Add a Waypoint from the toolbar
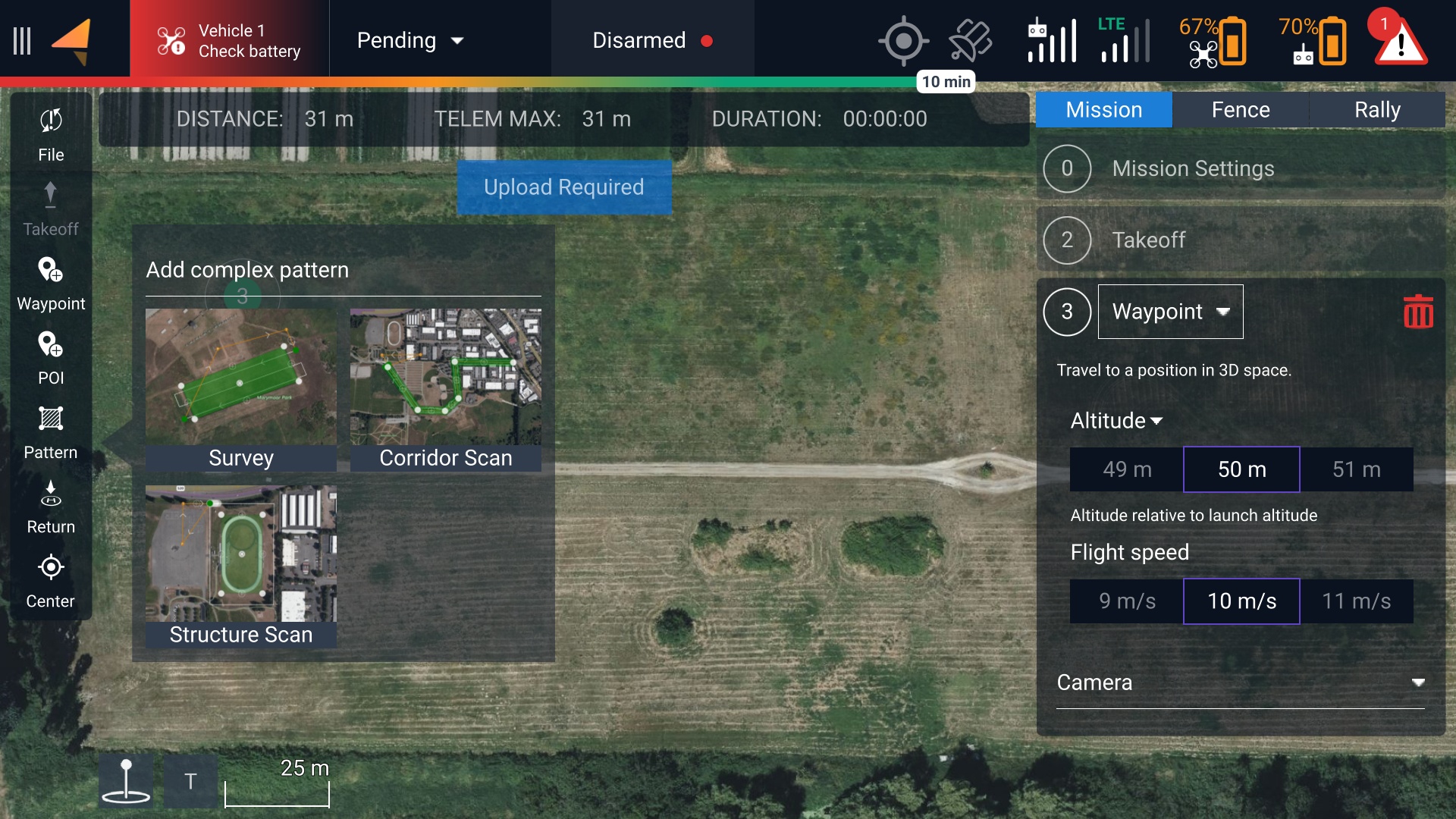 pyautogui.click(x=51, y=283)
